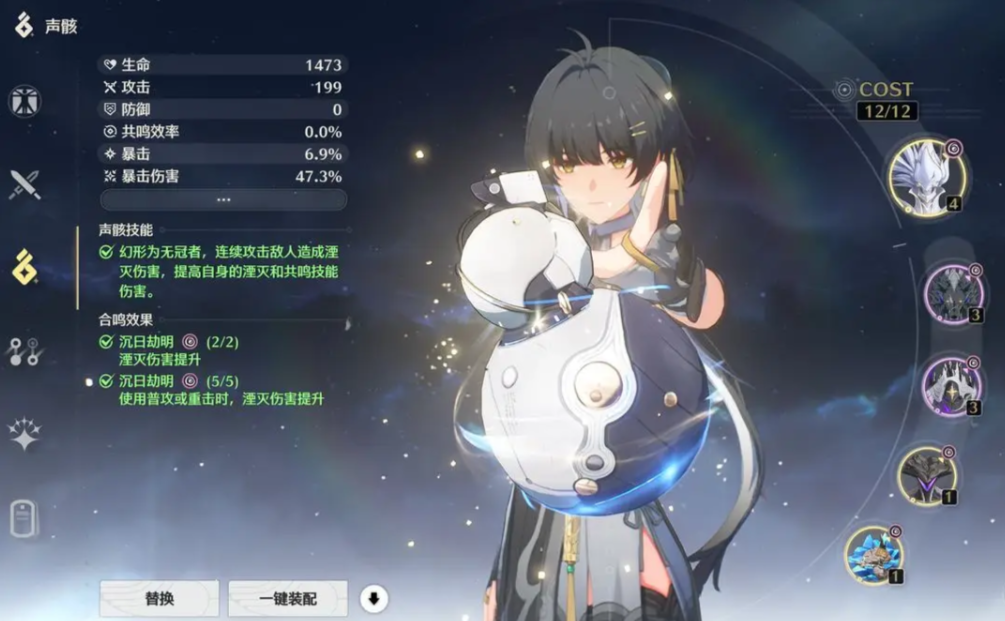Switch to the crossed-swords weapon tab
Screen dimensions: 1005x621
pos(24,184)
